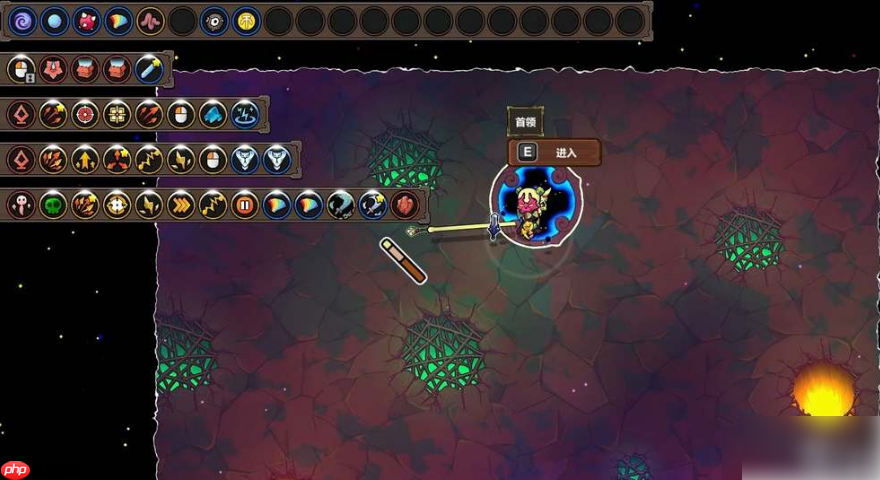The height and width of the screenshot is (480, 880).
Task: Click the pink ghost creature icon
Action: tap(21, 205)
